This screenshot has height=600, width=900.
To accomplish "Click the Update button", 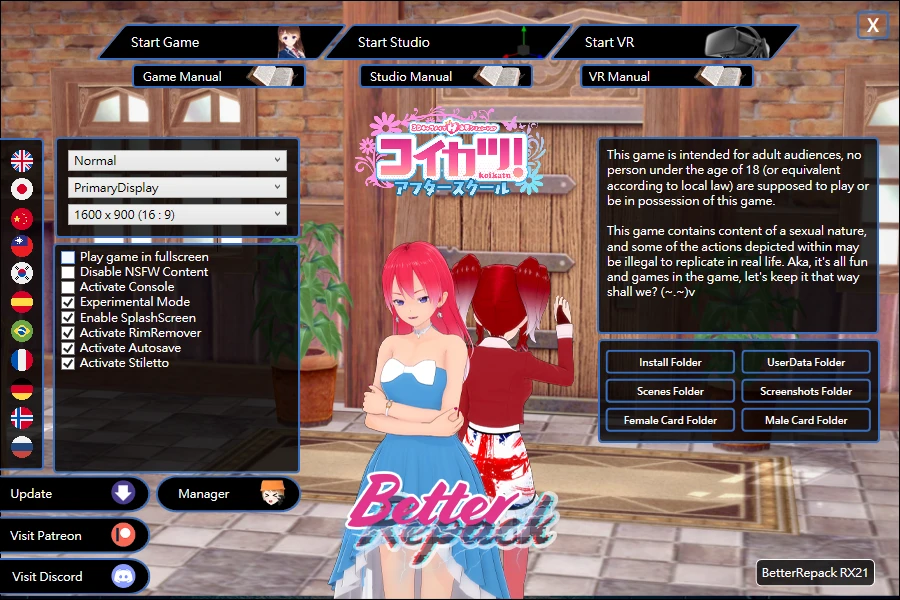I will [73, 493].
